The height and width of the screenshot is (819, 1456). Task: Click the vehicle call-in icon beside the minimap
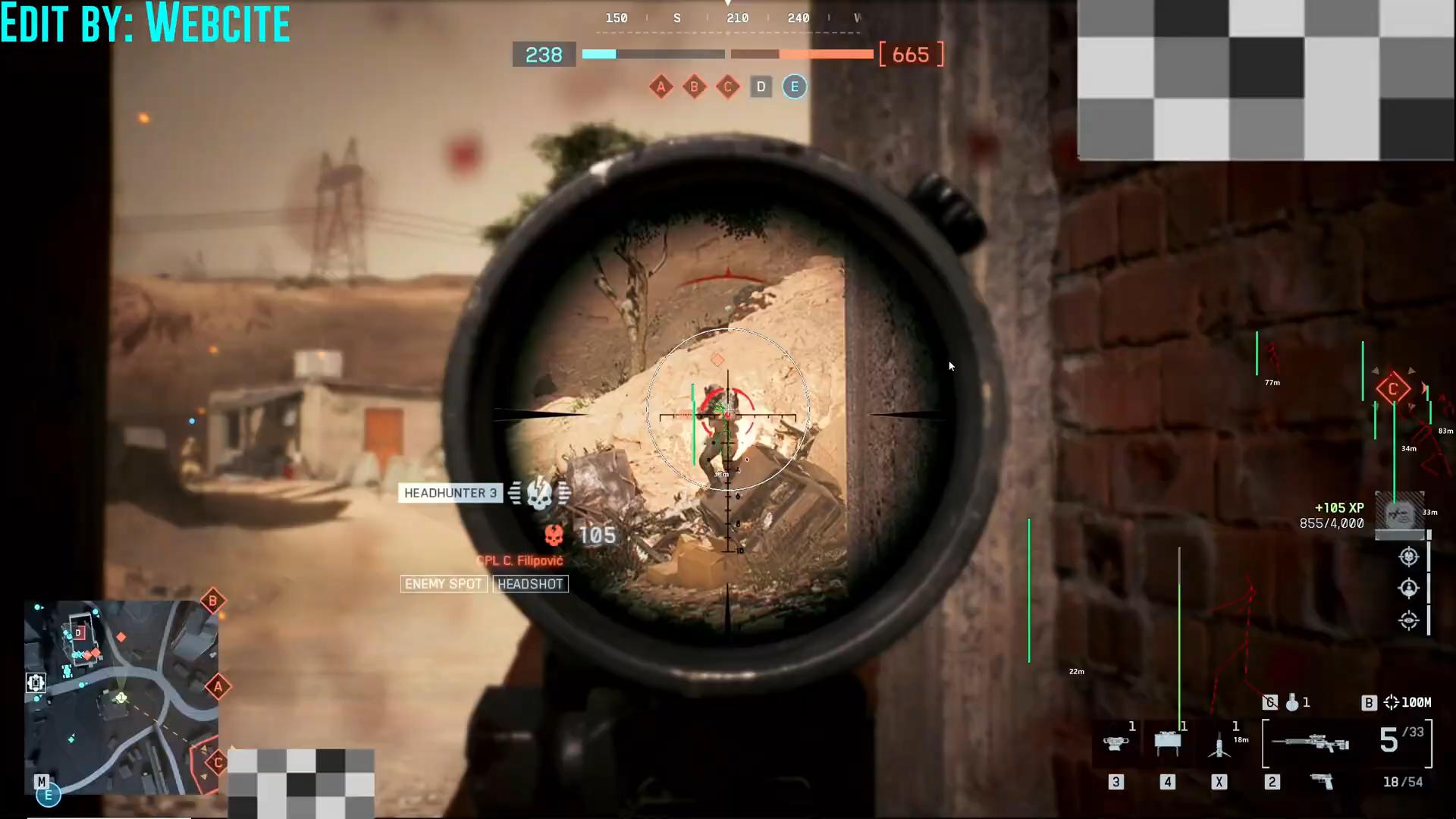36,682
